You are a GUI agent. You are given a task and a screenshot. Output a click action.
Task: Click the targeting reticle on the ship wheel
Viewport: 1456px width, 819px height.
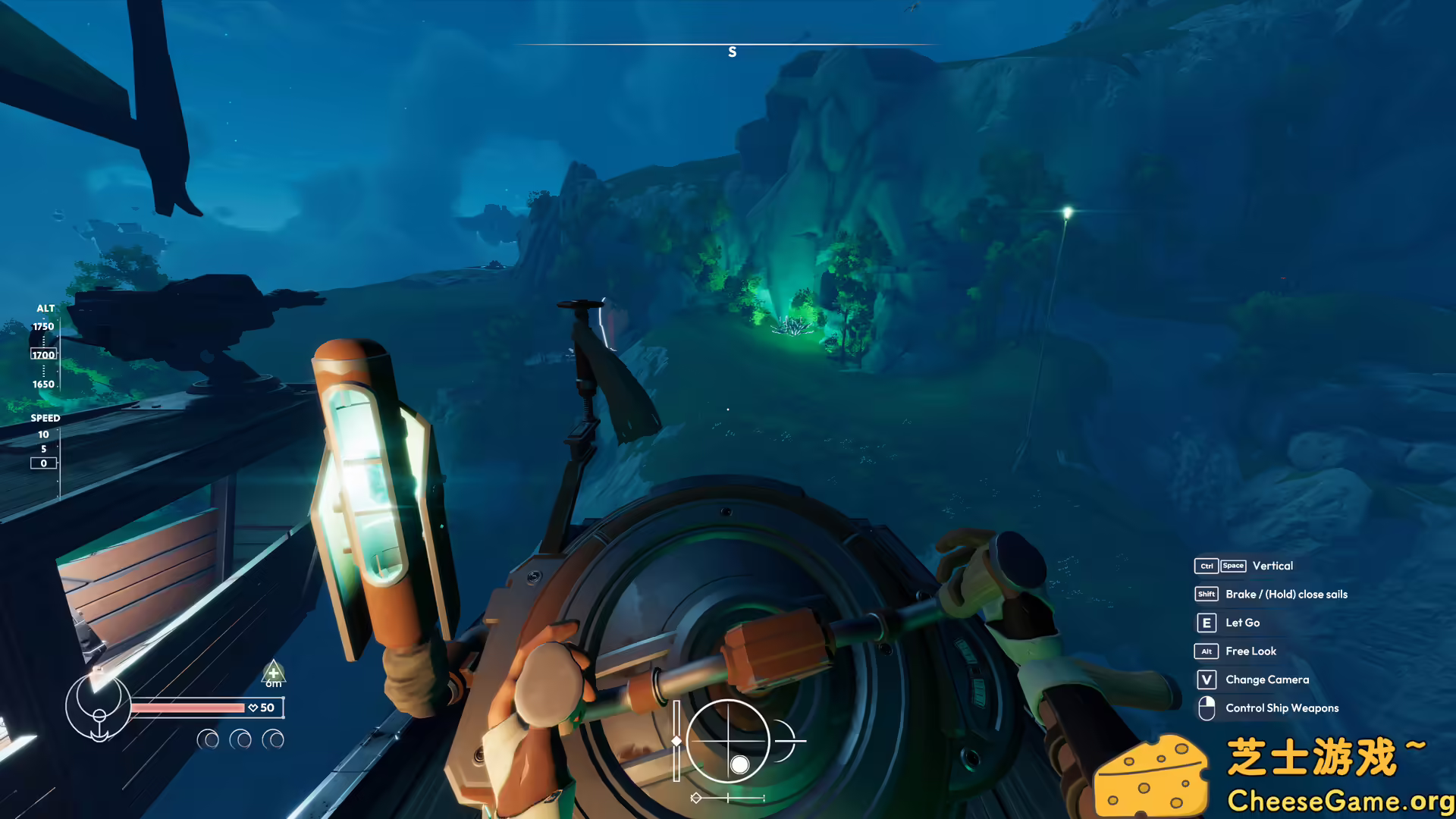coord(726,739)
